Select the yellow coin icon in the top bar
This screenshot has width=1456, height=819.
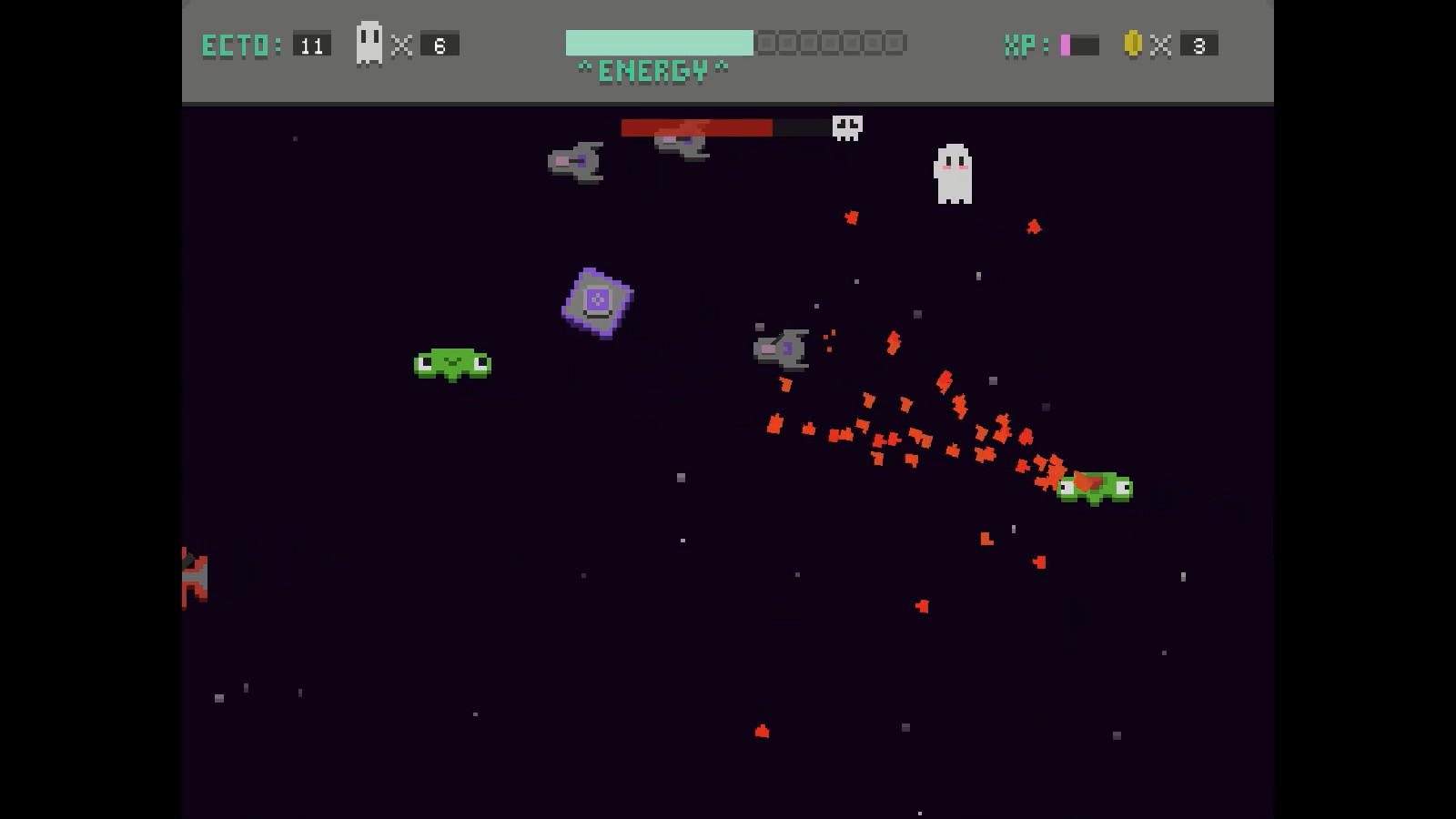[x=1131, y=41]
